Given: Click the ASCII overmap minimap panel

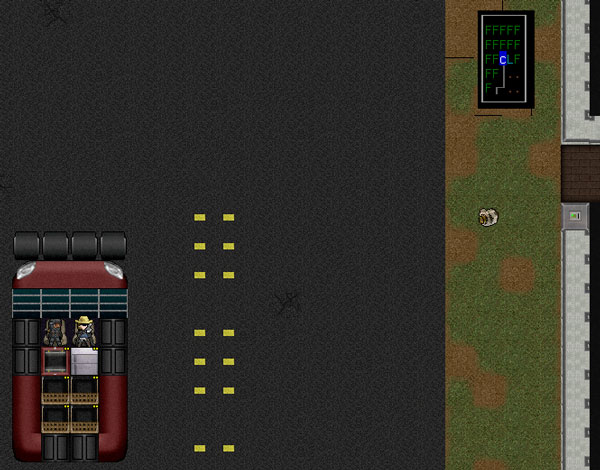Looking at the screenshot, I should [505, 59].
